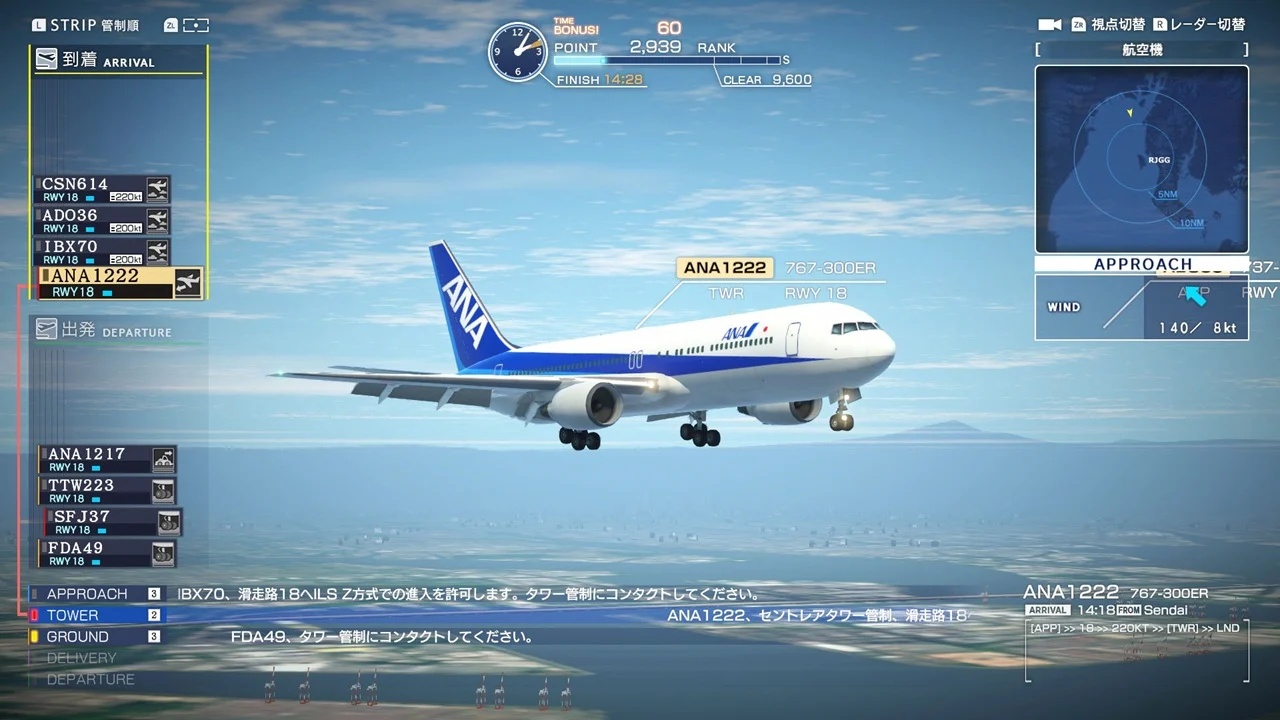
Task: Expand the dimmed DELIVERY channel section
Action: 80,657
